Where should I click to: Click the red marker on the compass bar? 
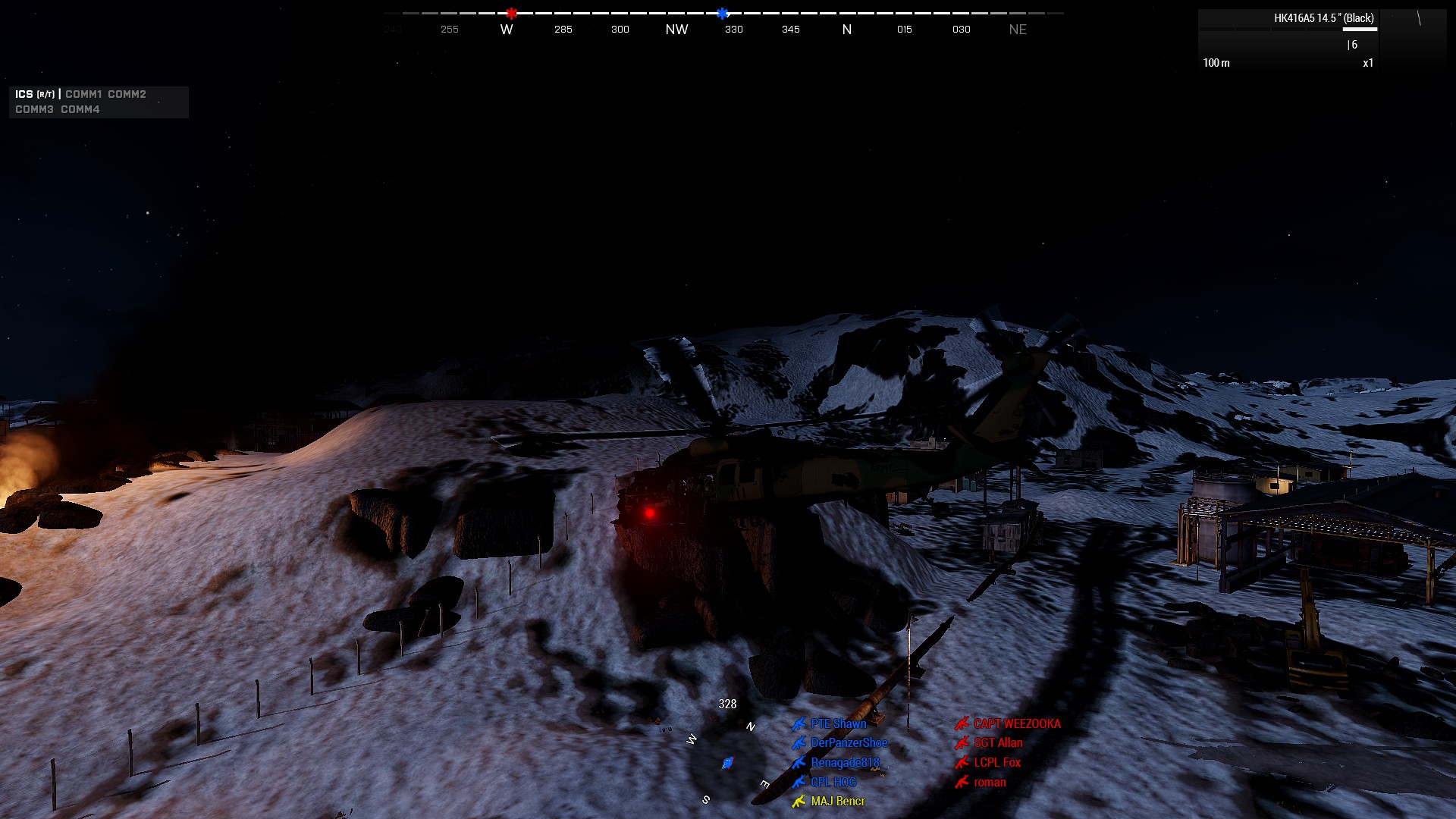click(x=512, y=13)
